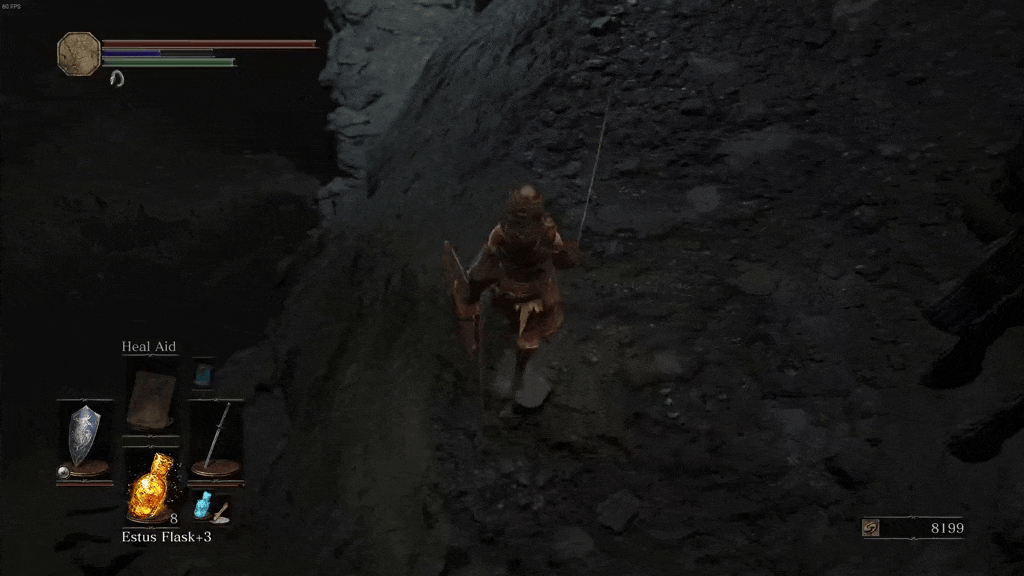Click the white status effect icon under the bars
The height and width of the screenshot is (576, 1024).
[x=115, y=77]
